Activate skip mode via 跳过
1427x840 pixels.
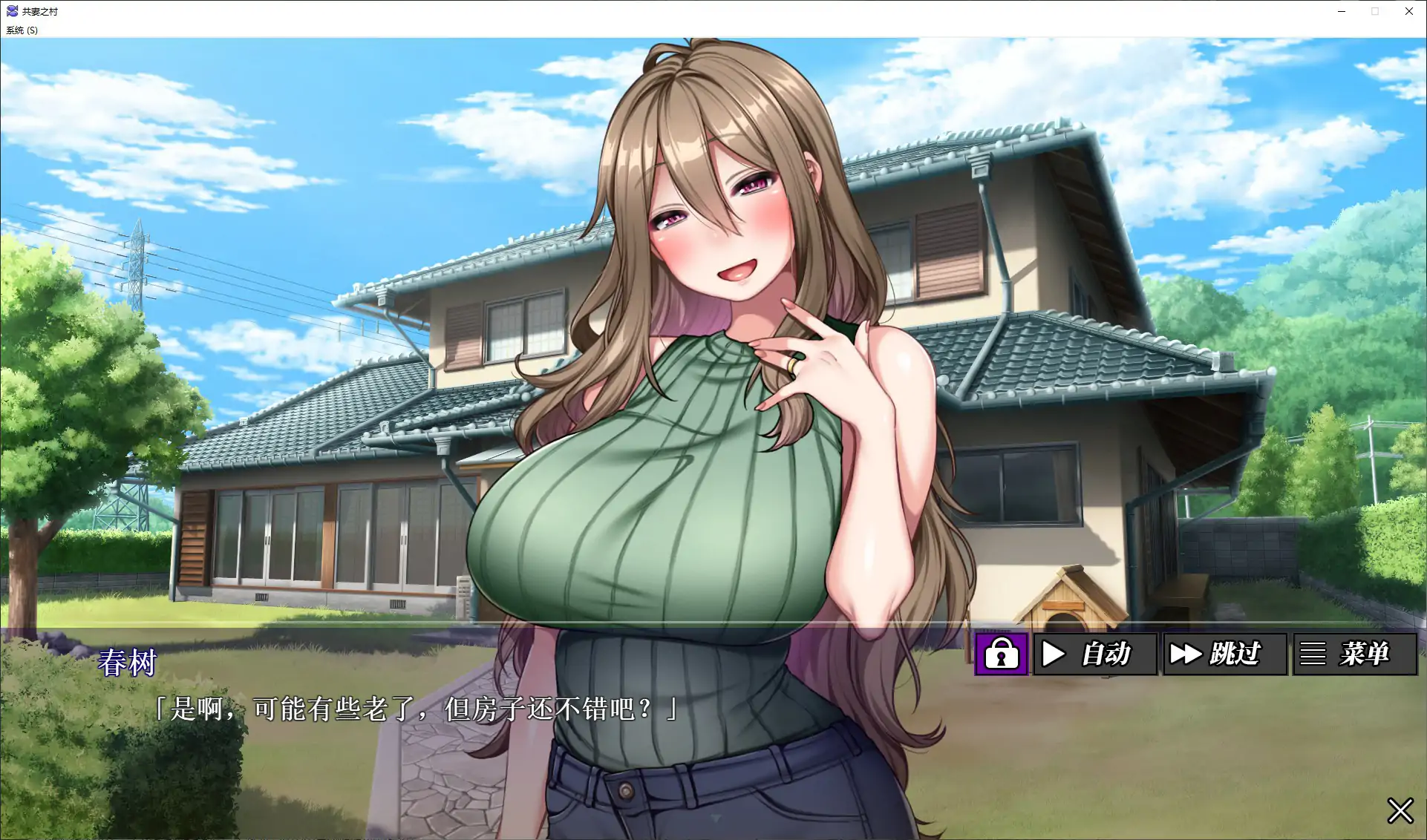coord(1225,654)
